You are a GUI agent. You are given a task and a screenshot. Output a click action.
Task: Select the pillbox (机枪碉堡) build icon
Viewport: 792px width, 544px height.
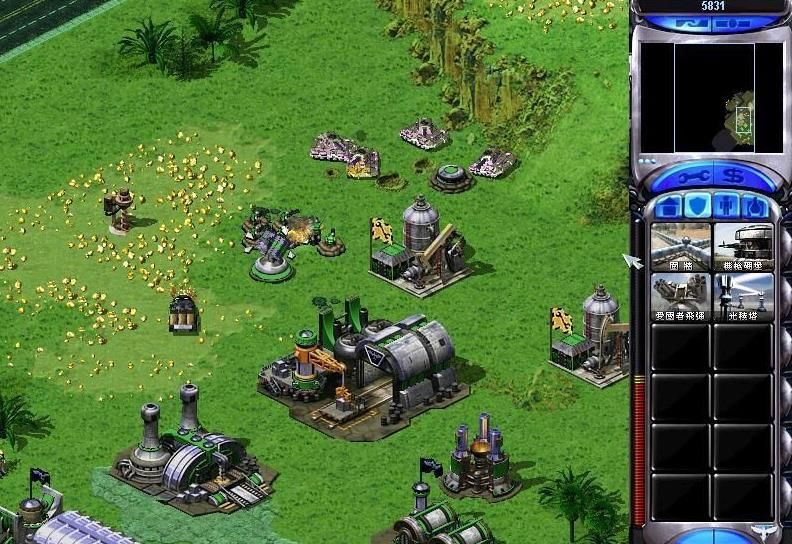click(743, 247)
